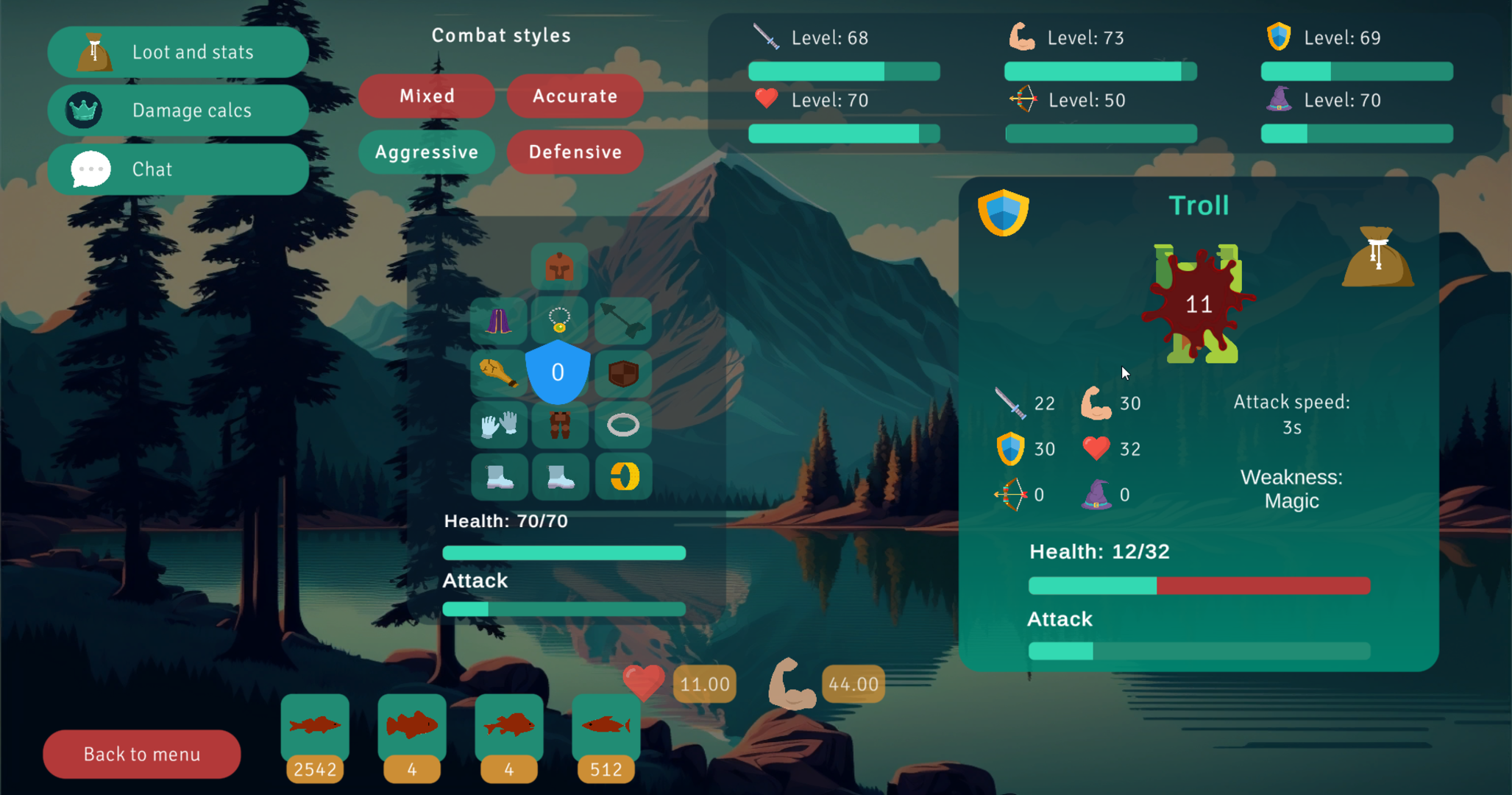Open the Chat panel
Viewport: 1512px width, 795px height.
[178, 169]
